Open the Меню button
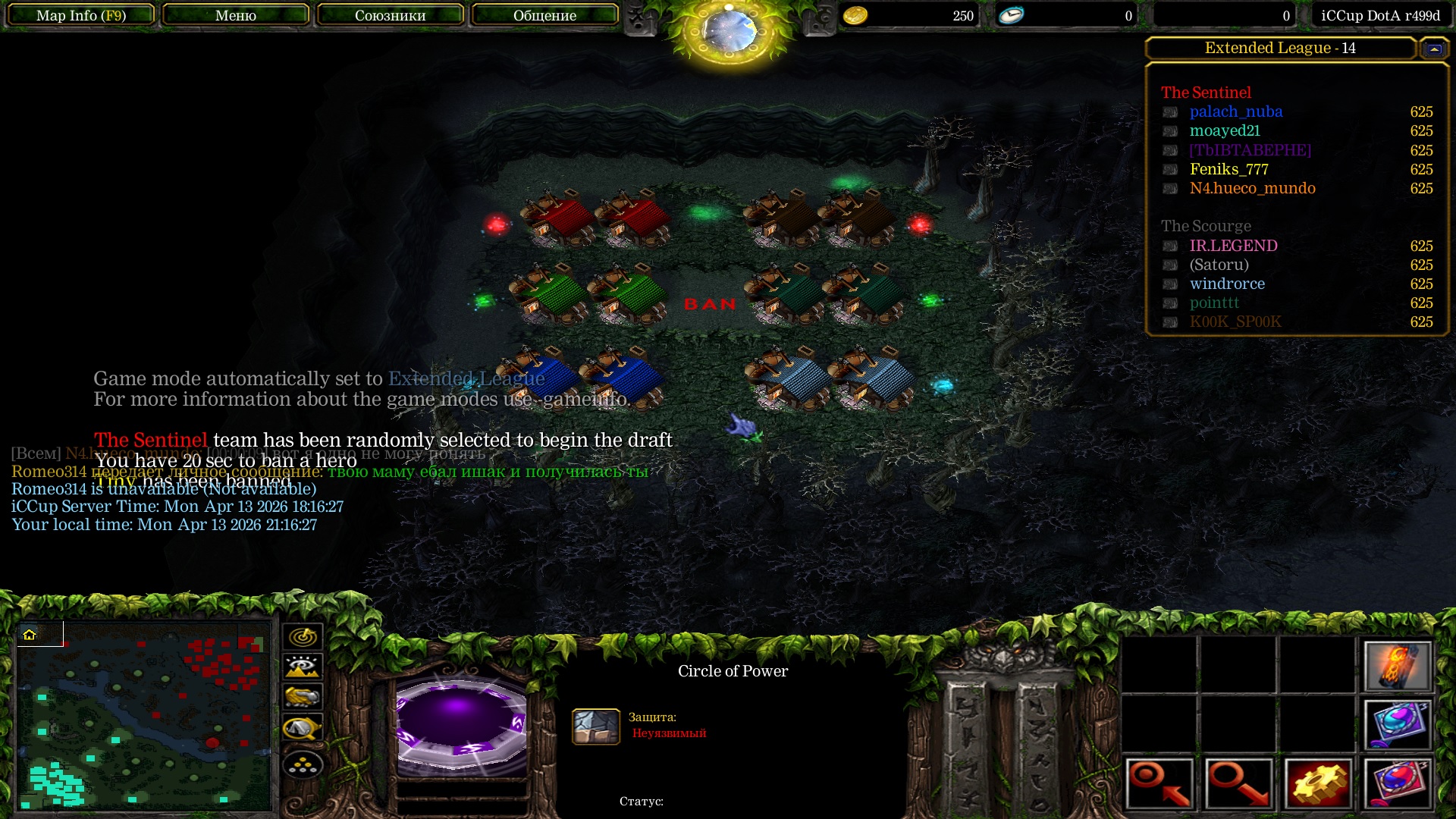Screen dimensions: 1456x819 coord(235,15)
